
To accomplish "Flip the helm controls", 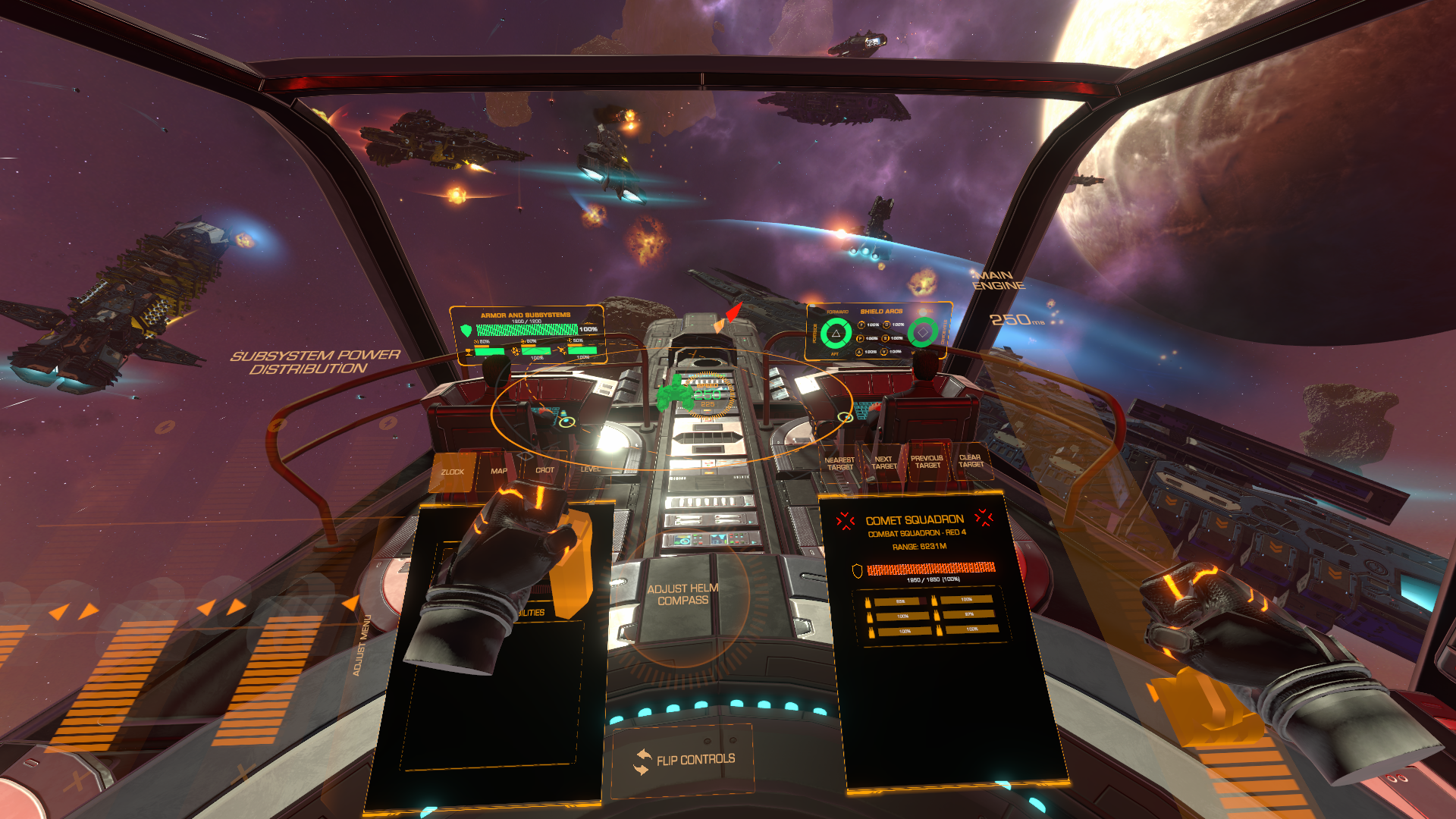I will coord(685,760).
